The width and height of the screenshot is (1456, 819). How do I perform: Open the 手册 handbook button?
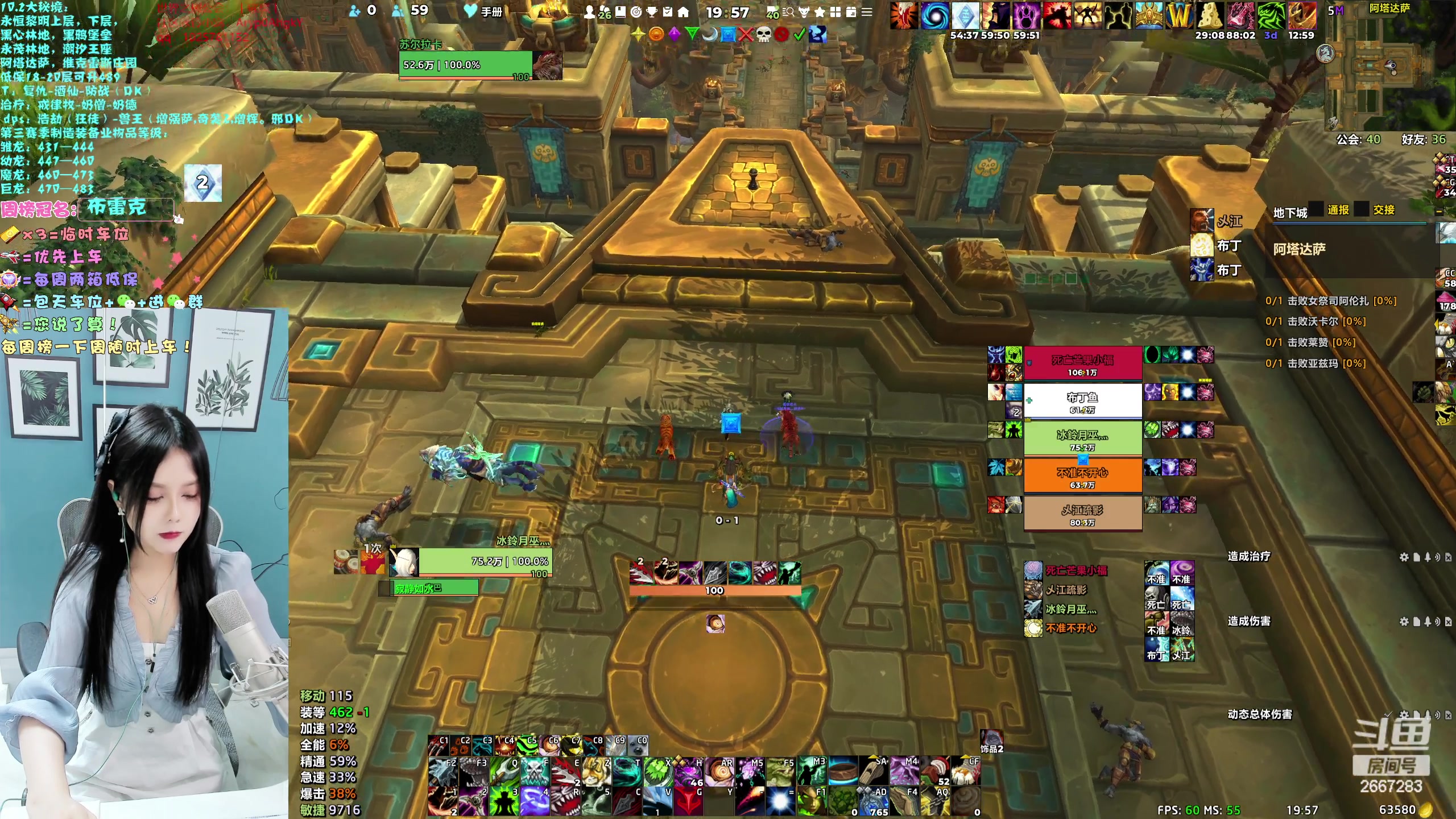(x=483, y=12)
